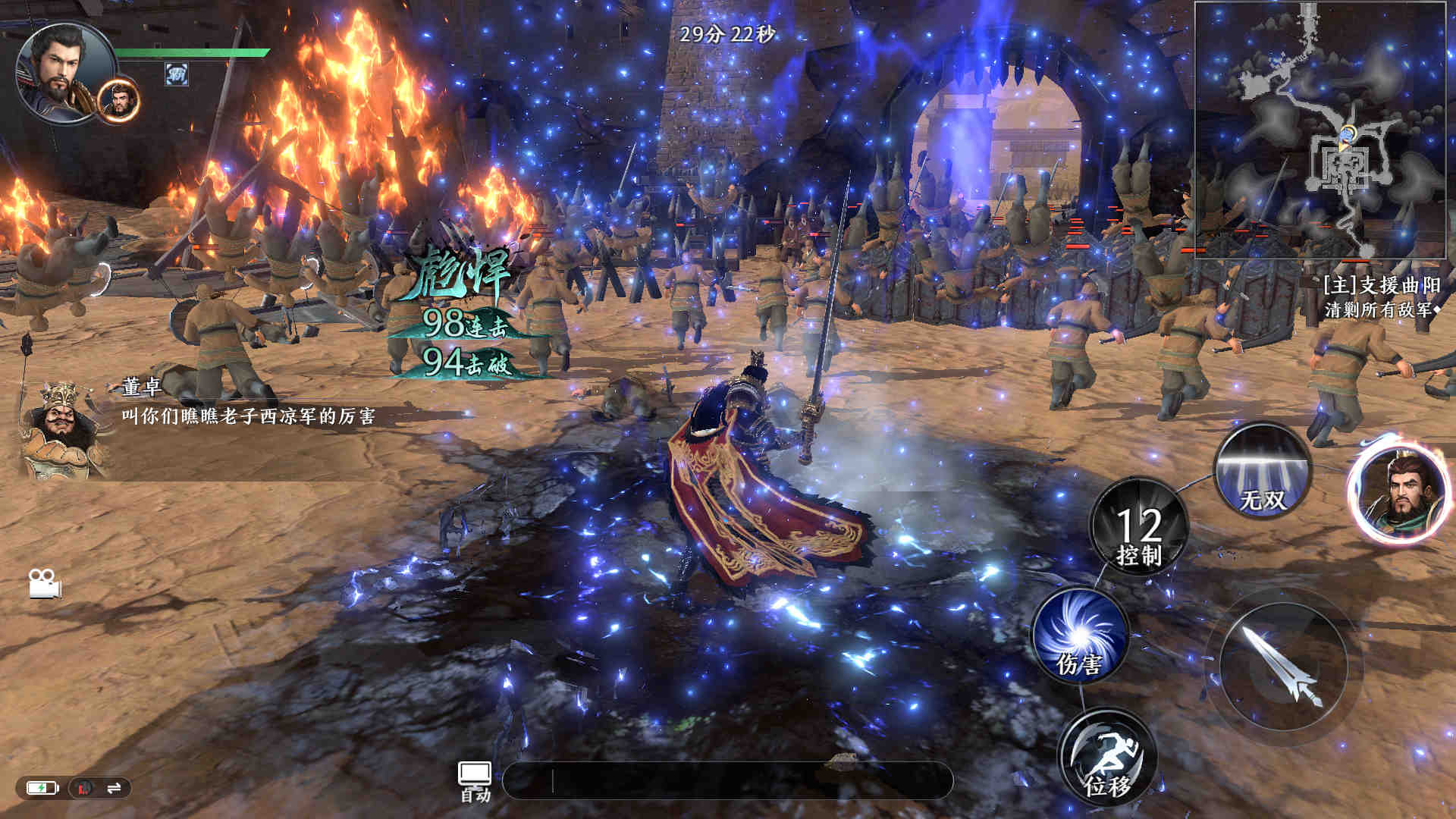Image resolution: width=1456 pixels, height=819 pixels.
Task: Use the 控制 control skill
Action: click(1138, 526)
